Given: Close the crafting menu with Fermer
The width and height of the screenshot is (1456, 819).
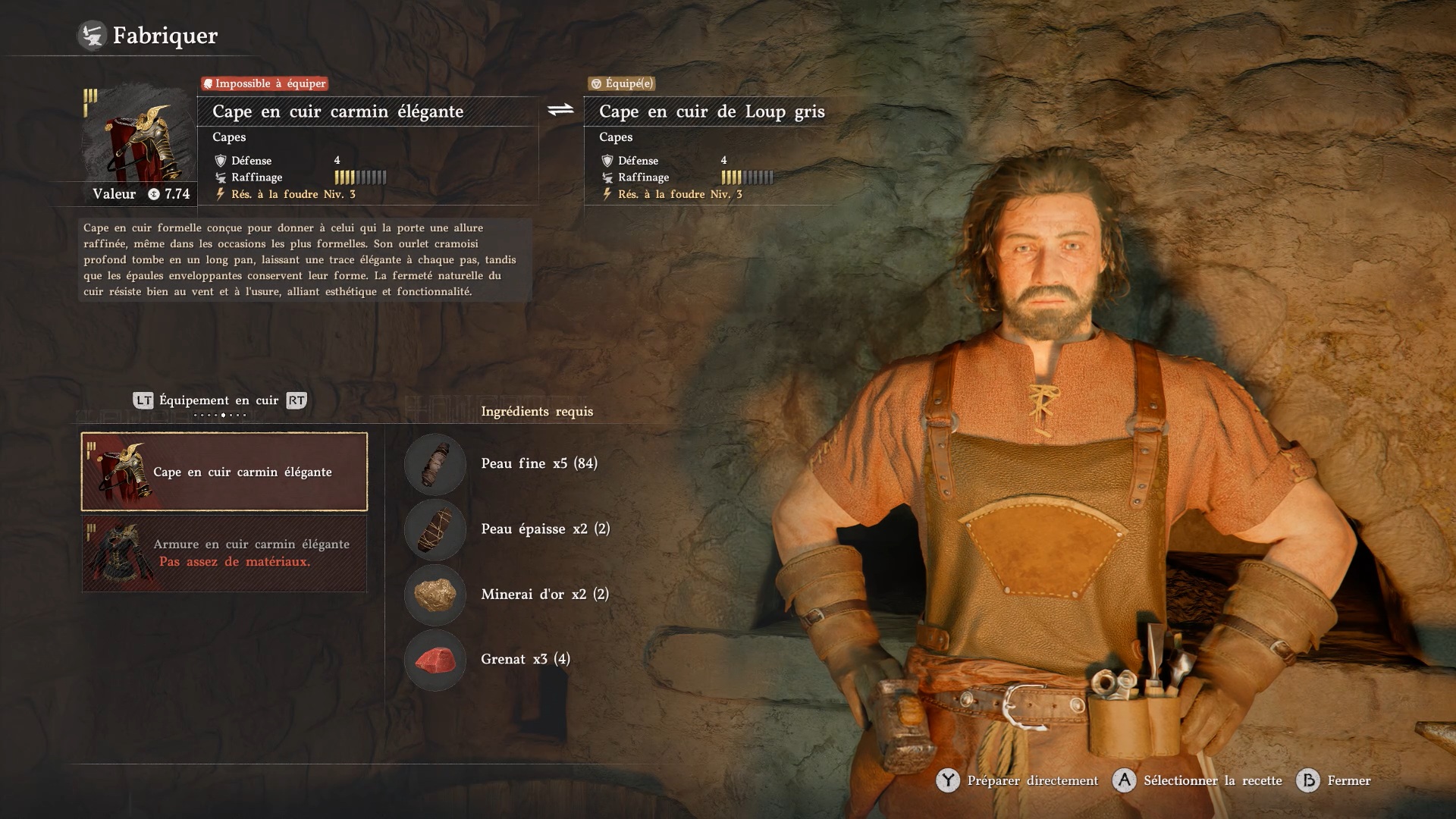Looking at the screenshot, I should pyautogui.click(x=1335, y=780).
